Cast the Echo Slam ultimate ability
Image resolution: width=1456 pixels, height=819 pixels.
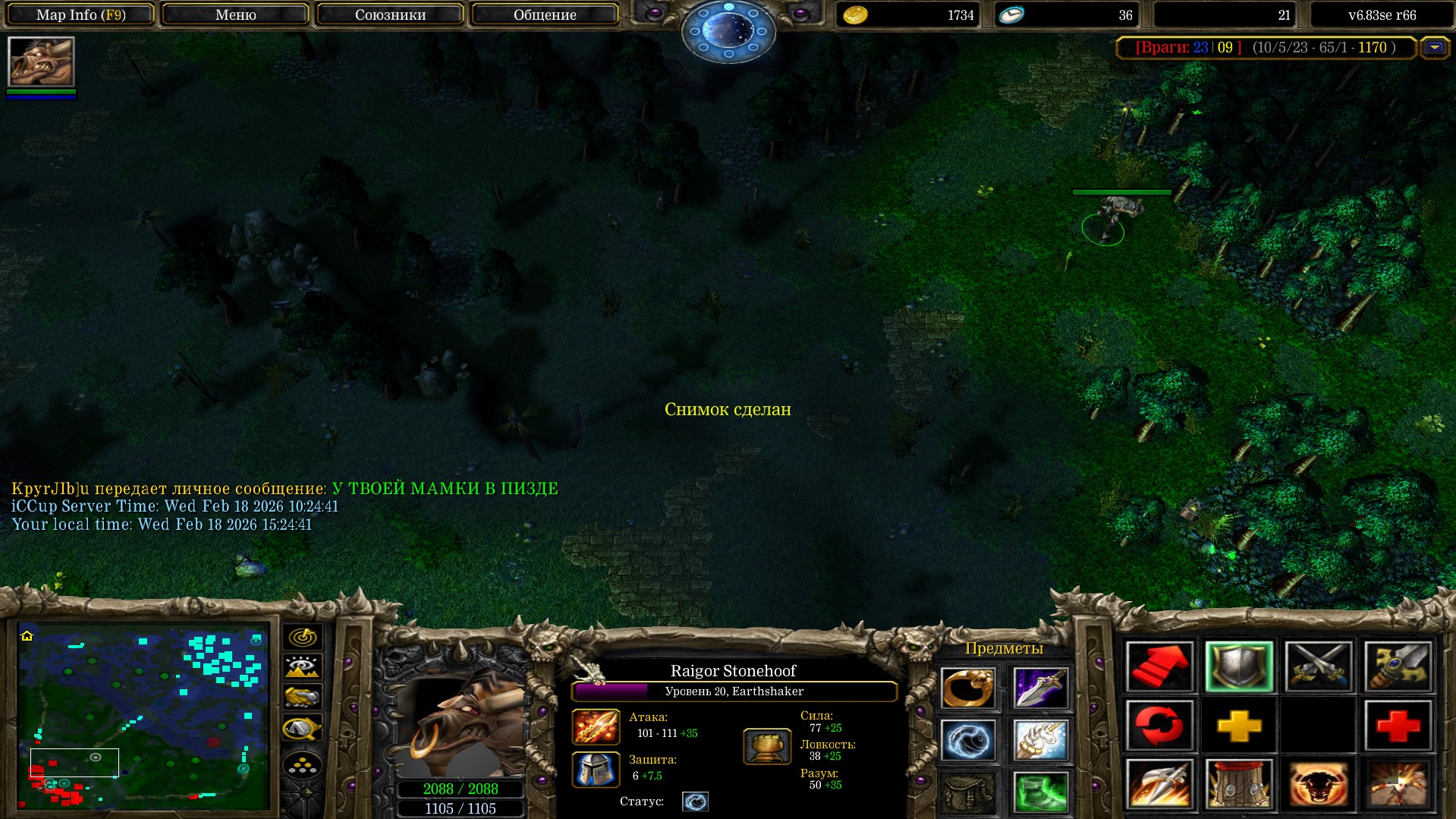(1398, 784)
